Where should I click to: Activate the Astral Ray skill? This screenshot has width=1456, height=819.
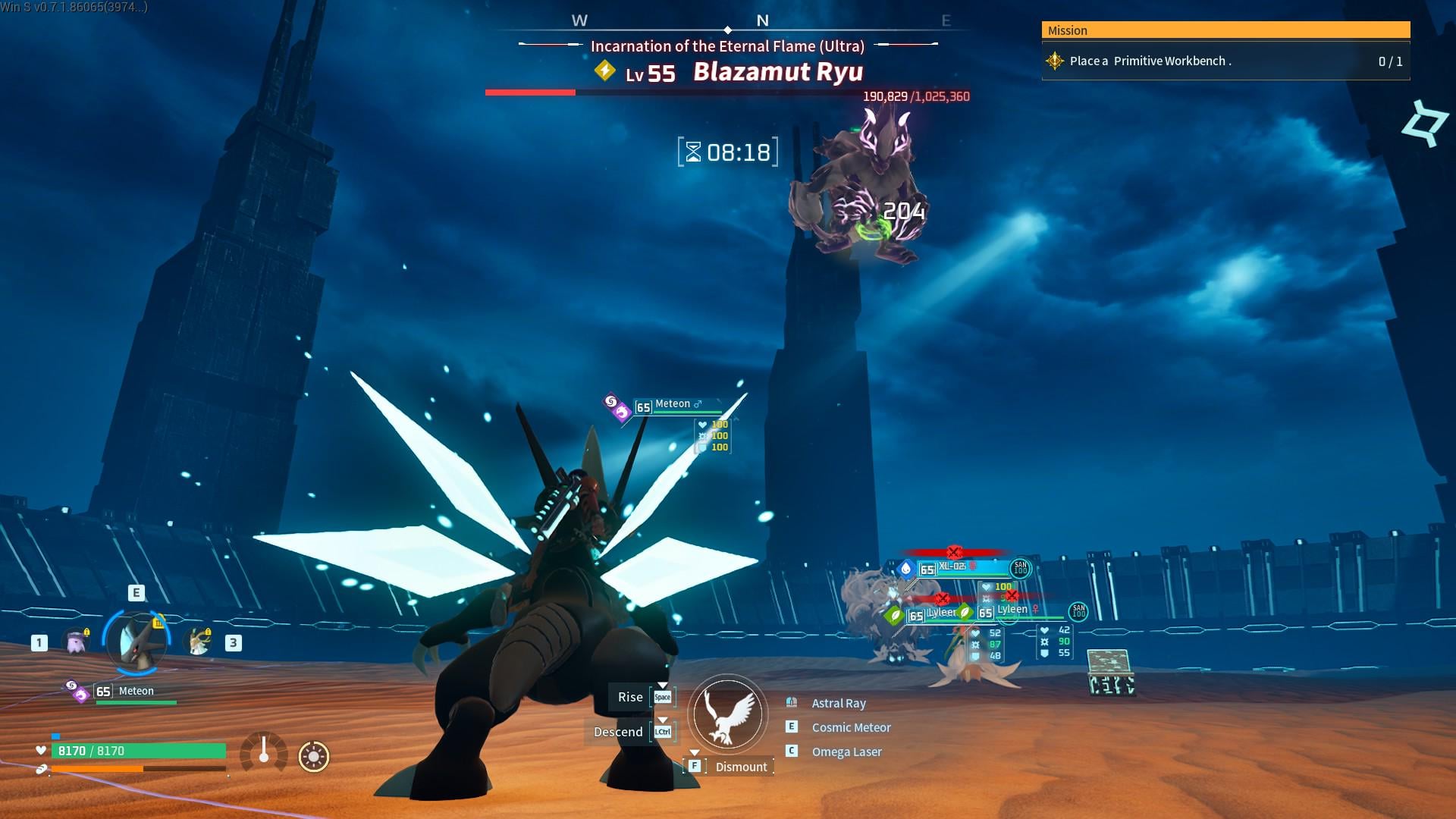838,703
